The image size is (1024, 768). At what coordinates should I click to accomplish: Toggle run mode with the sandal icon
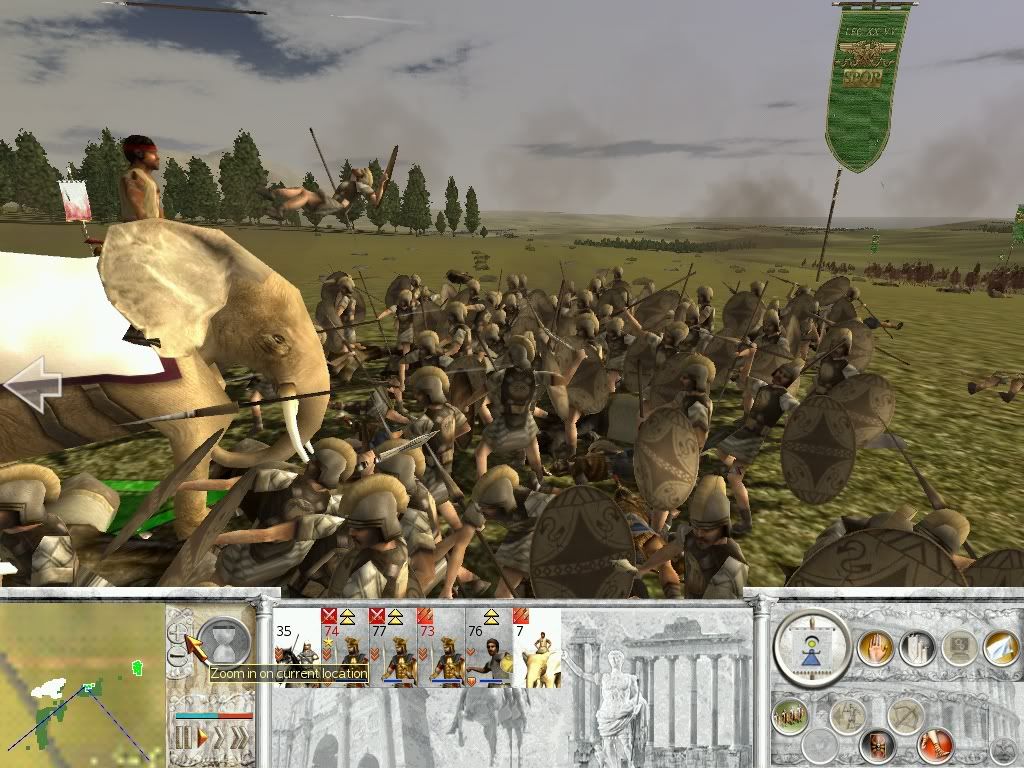coord(935,744)
